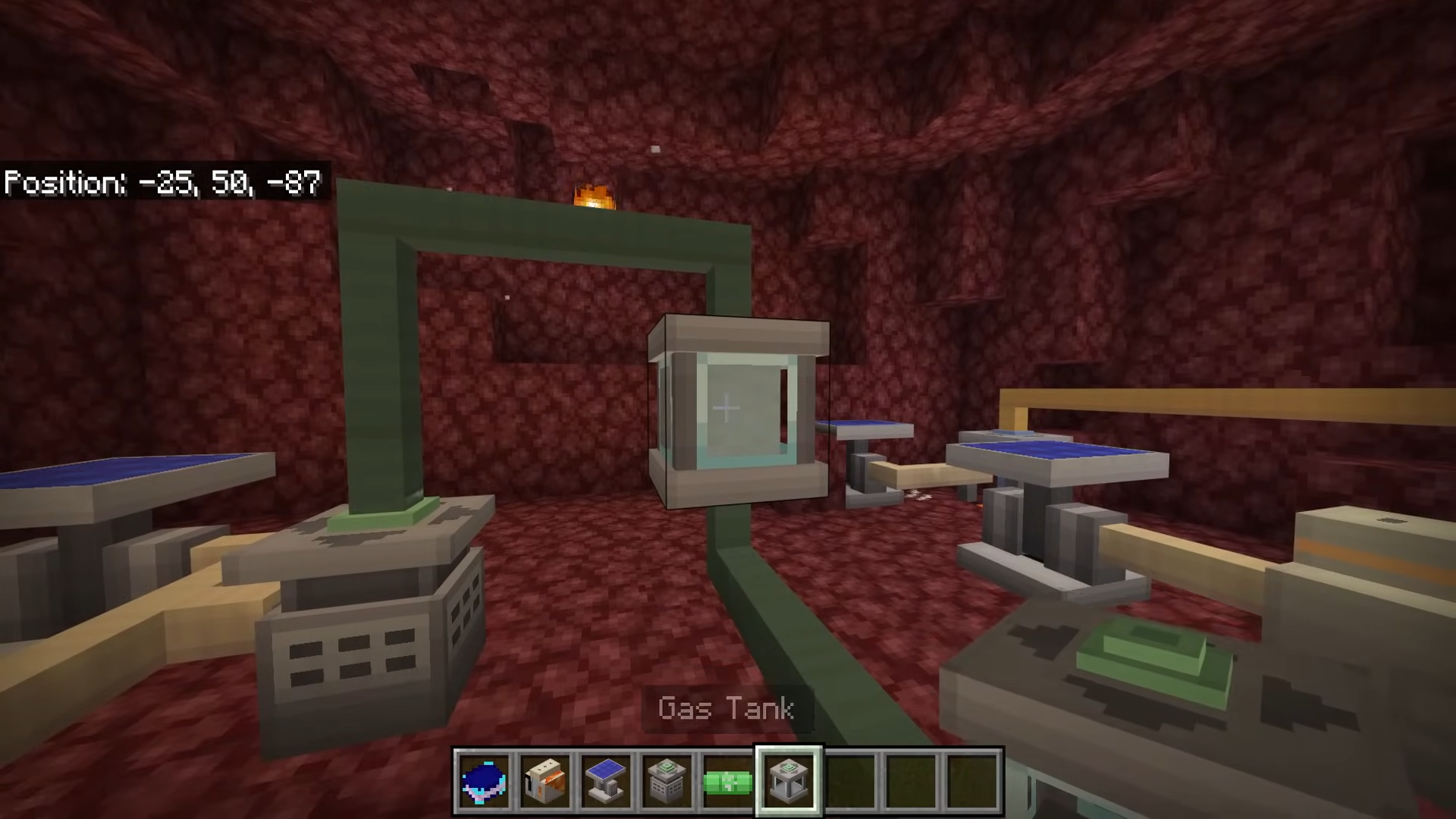This screenshot has height=819, width=1456.
Task: Select the solar panel hotbar slot
Action: [606, 782]
